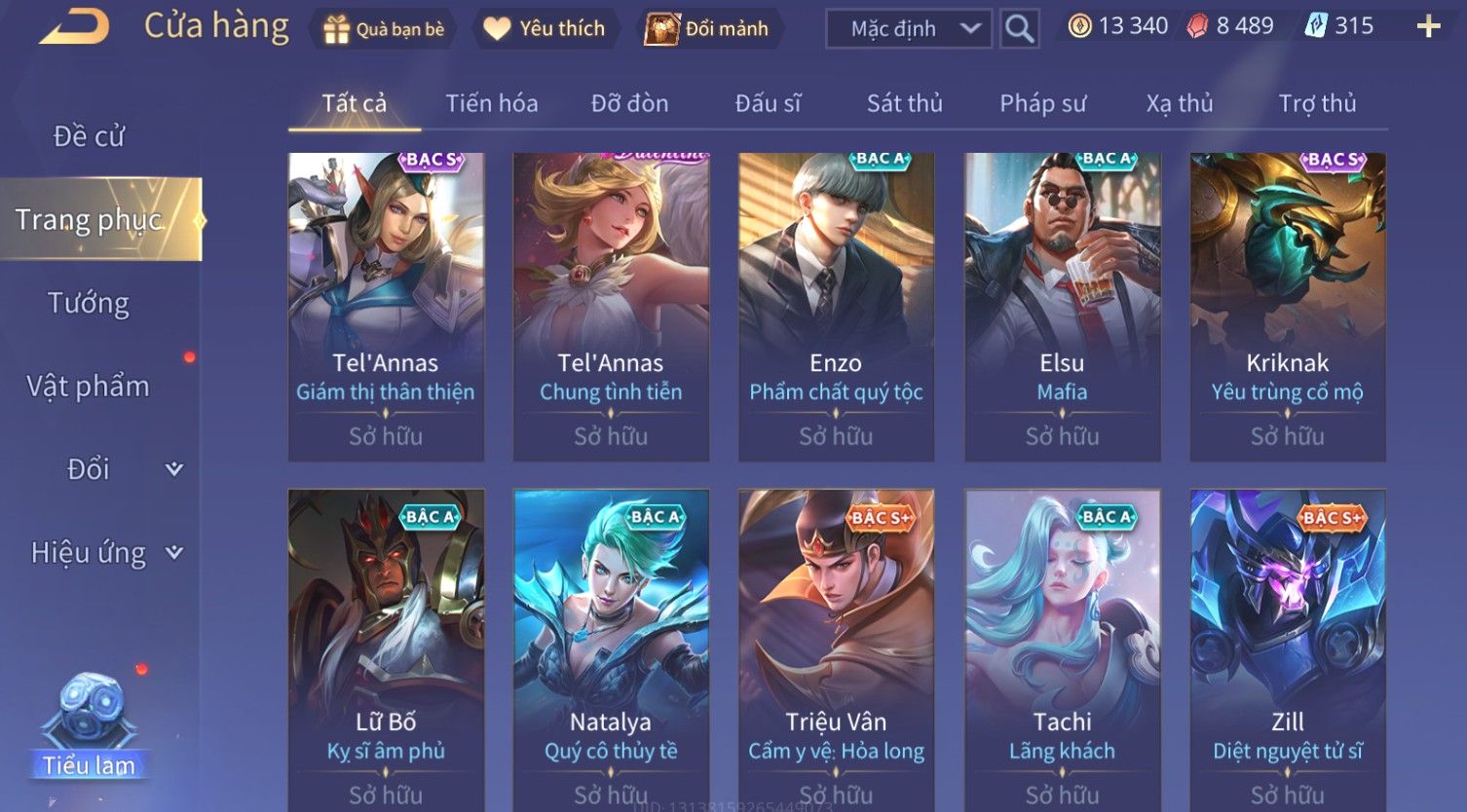Open Đề cử in the sidebar
Image resolution: width=1467 pixels, height=812 pixels.
pyautogui.click(x=89, y=136)
